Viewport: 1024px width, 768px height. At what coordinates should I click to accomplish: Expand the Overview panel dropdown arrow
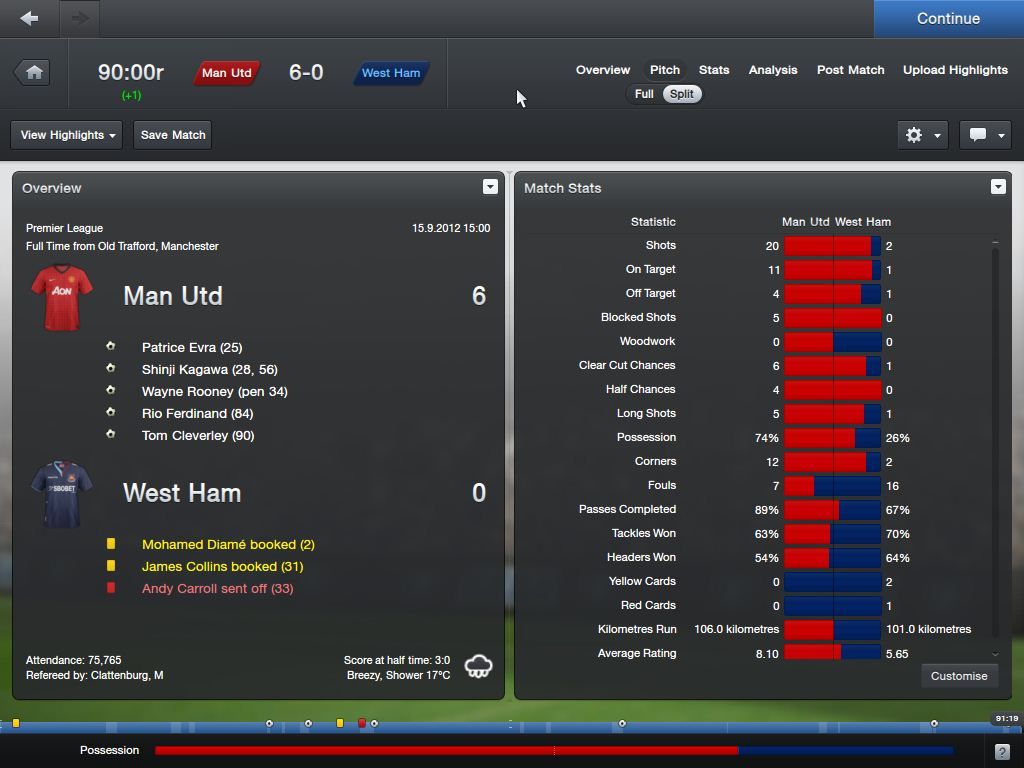click(x=490, y=187)
